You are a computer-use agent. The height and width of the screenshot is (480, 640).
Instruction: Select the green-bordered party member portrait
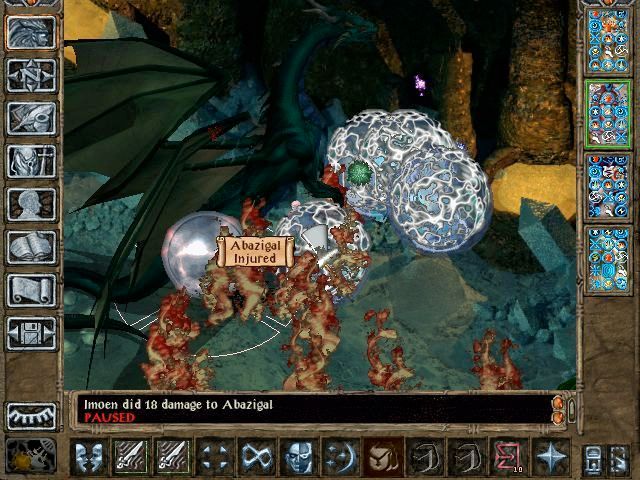coord(608,113)
